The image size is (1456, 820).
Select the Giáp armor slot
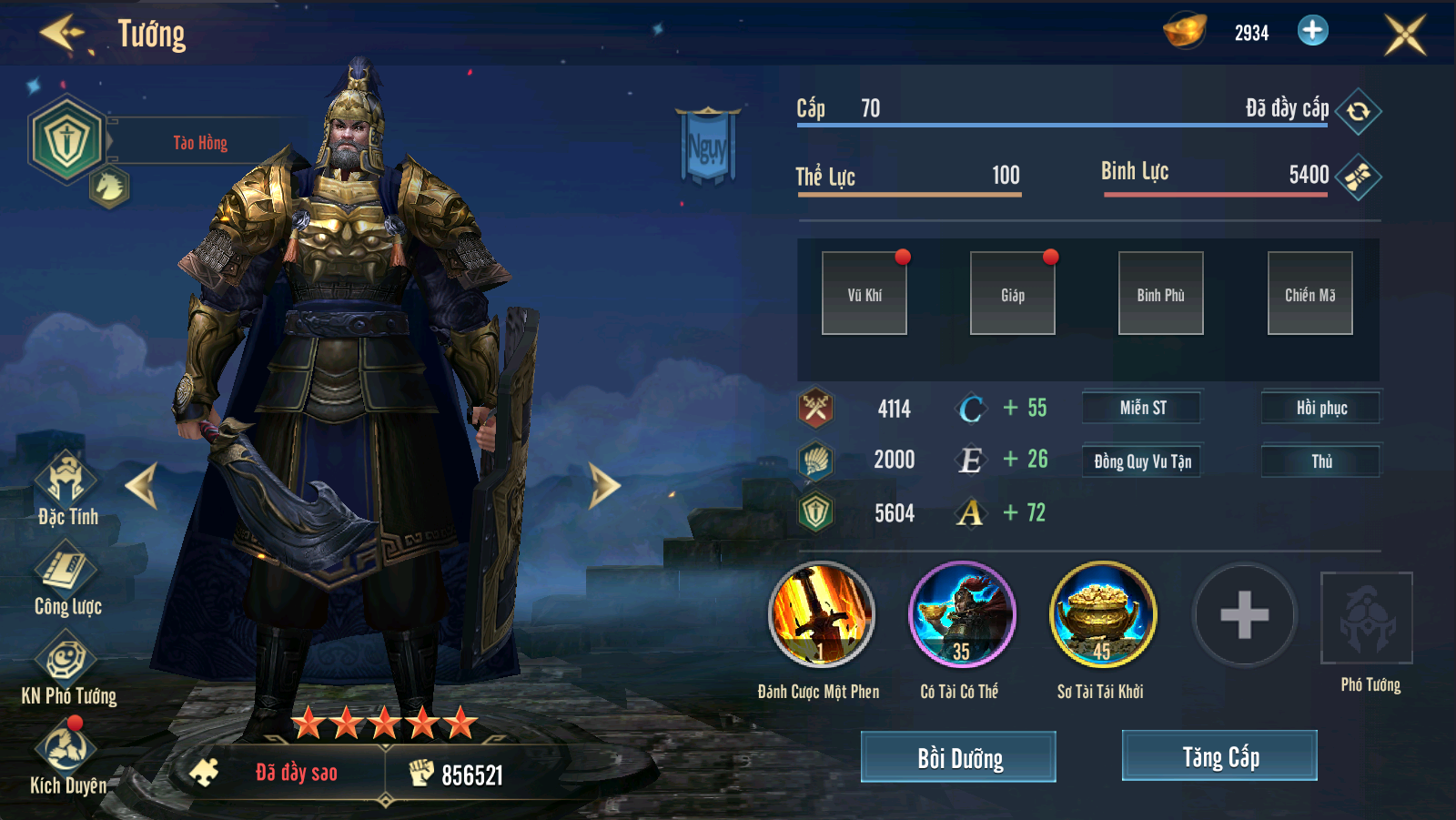(1013, 293)
